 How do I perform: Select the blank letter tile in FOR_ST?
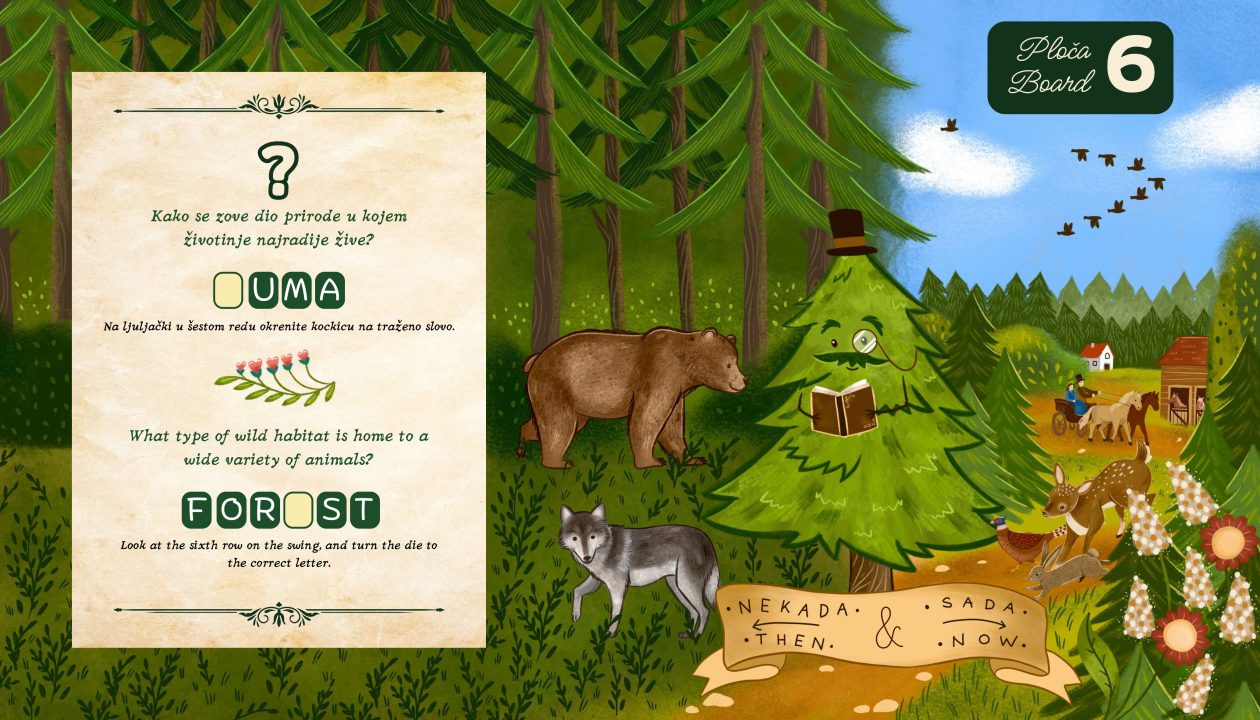point(298,510)
